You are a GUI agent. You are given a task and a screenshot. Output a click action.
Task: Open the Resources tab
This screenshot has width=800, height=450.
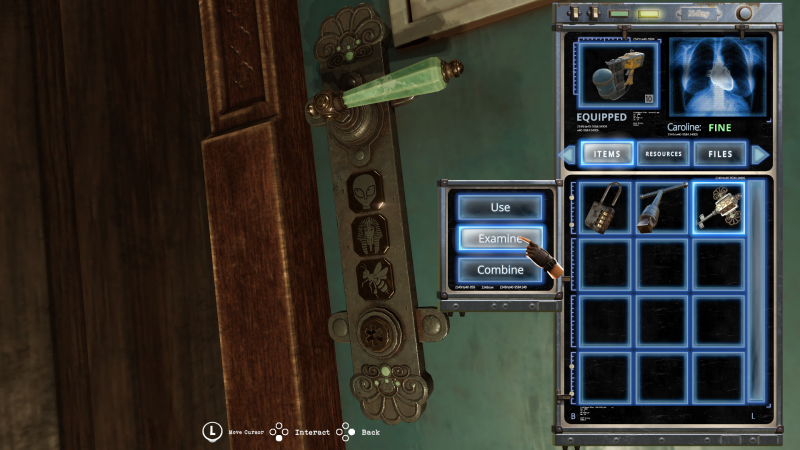[x=663, y=154]
